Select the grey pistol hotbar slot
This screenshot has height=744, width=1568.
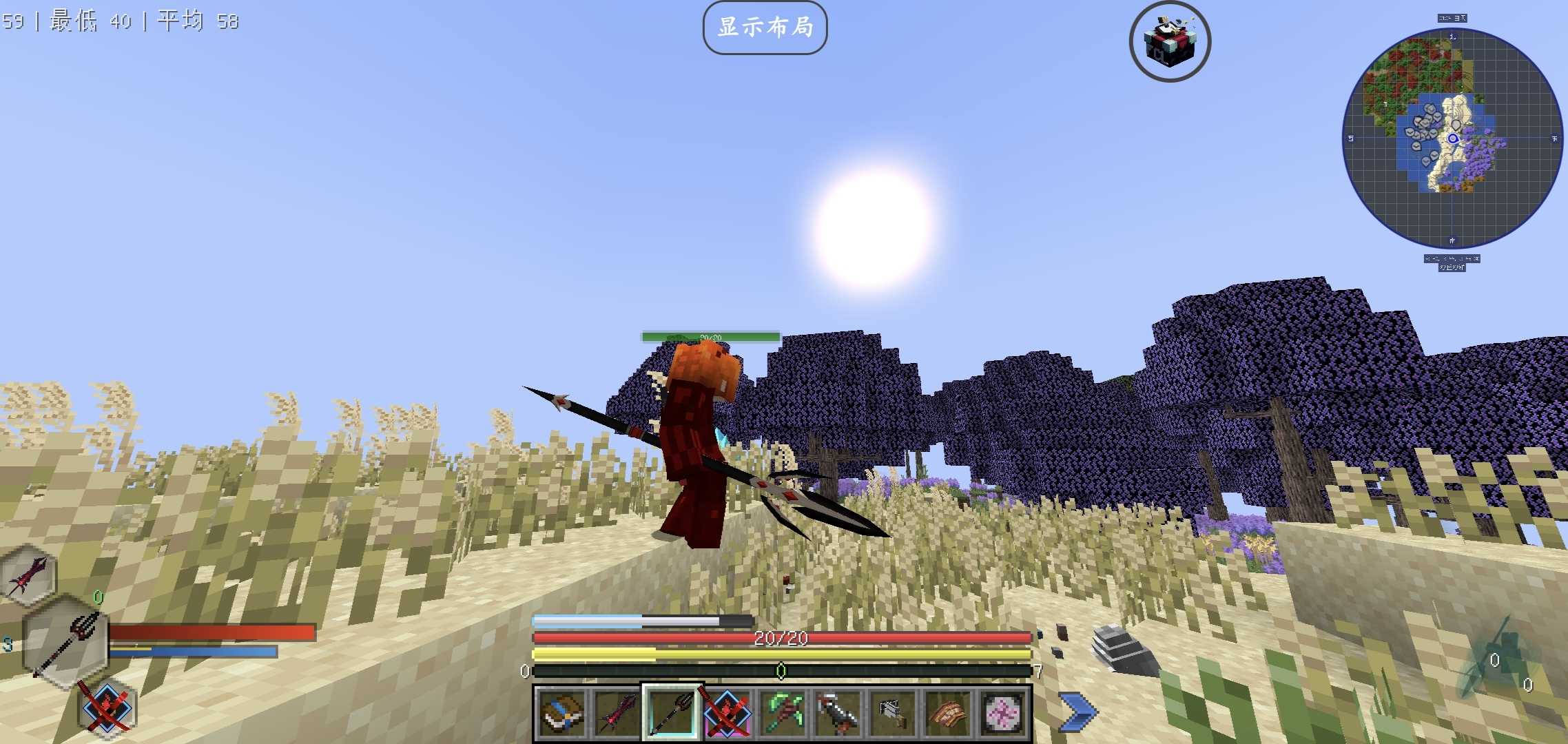click(x=893, y=712)
